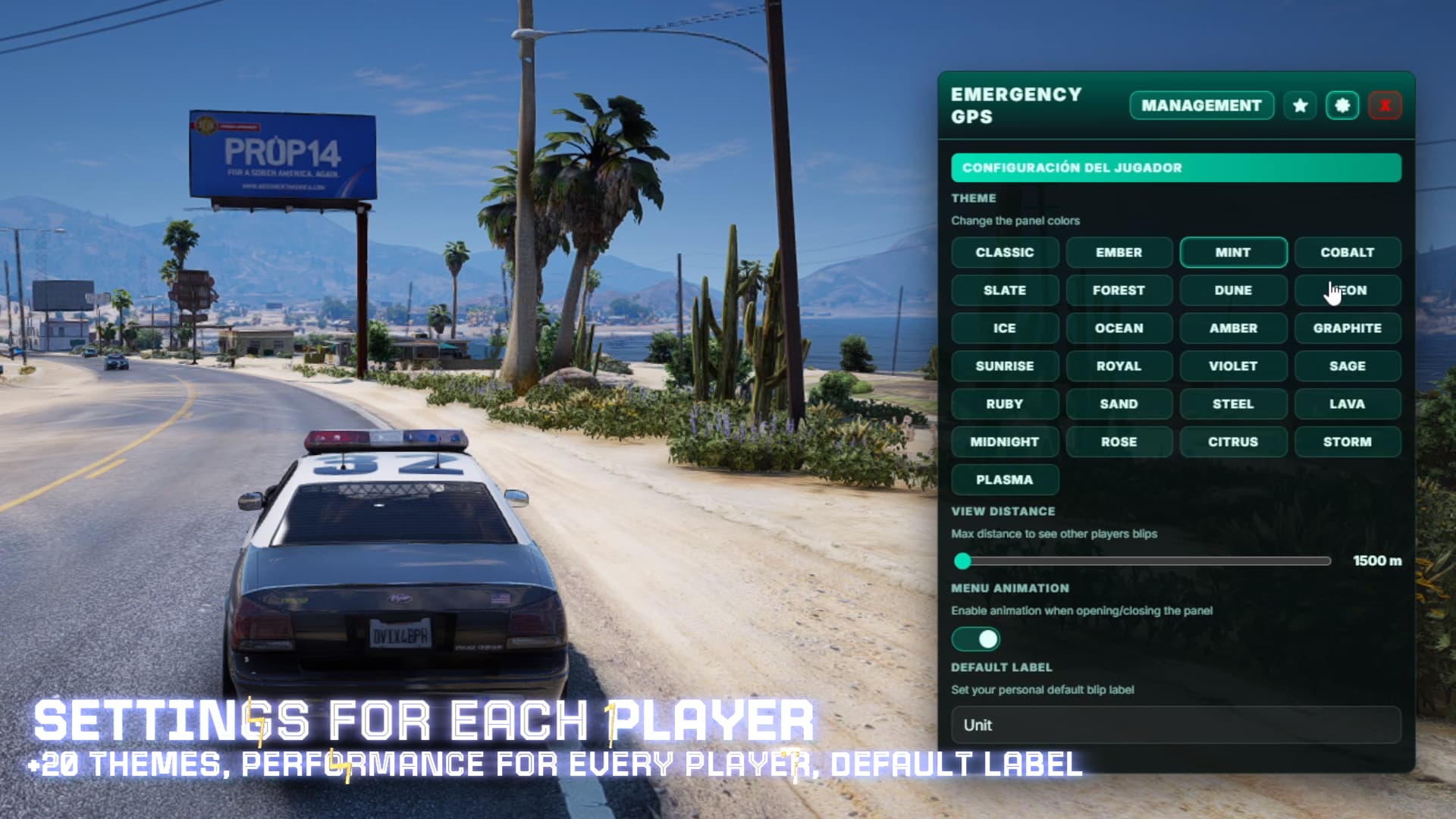Apply the Storm theme

point(1347,442)
